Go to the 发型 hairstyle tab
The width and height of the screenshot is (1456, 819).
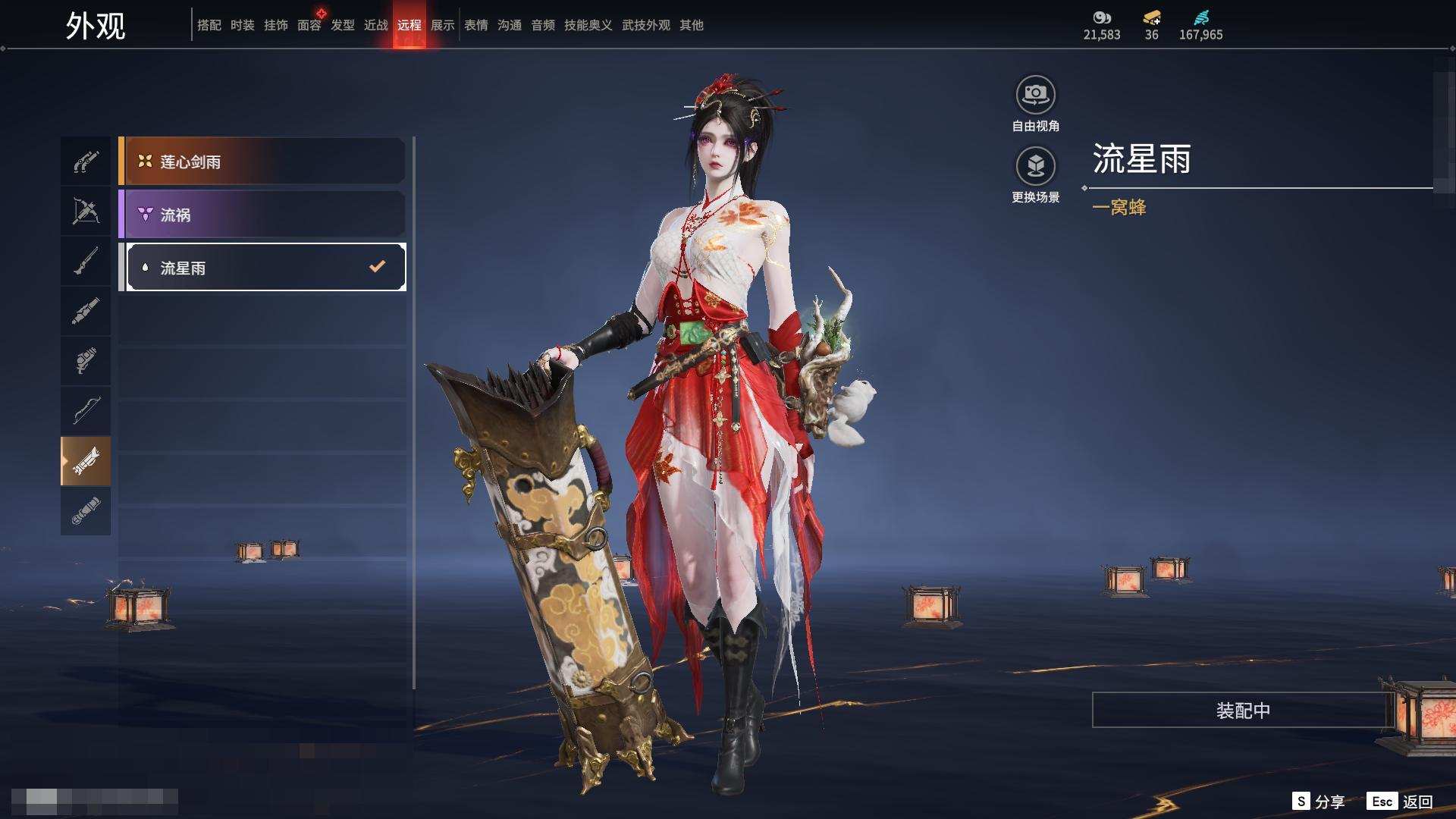[343, 25]
